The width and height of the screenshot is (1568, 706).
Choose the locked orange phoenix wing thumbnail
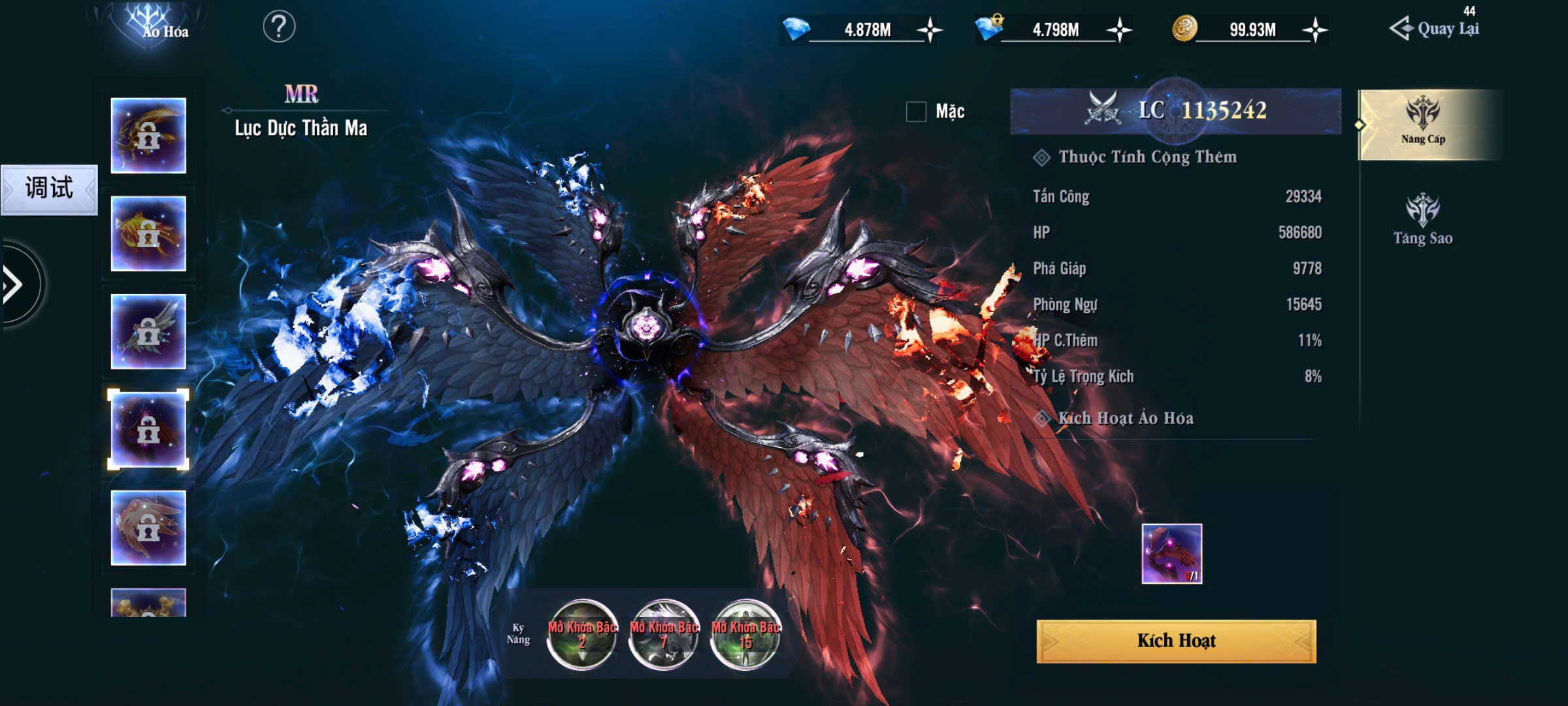148,233
